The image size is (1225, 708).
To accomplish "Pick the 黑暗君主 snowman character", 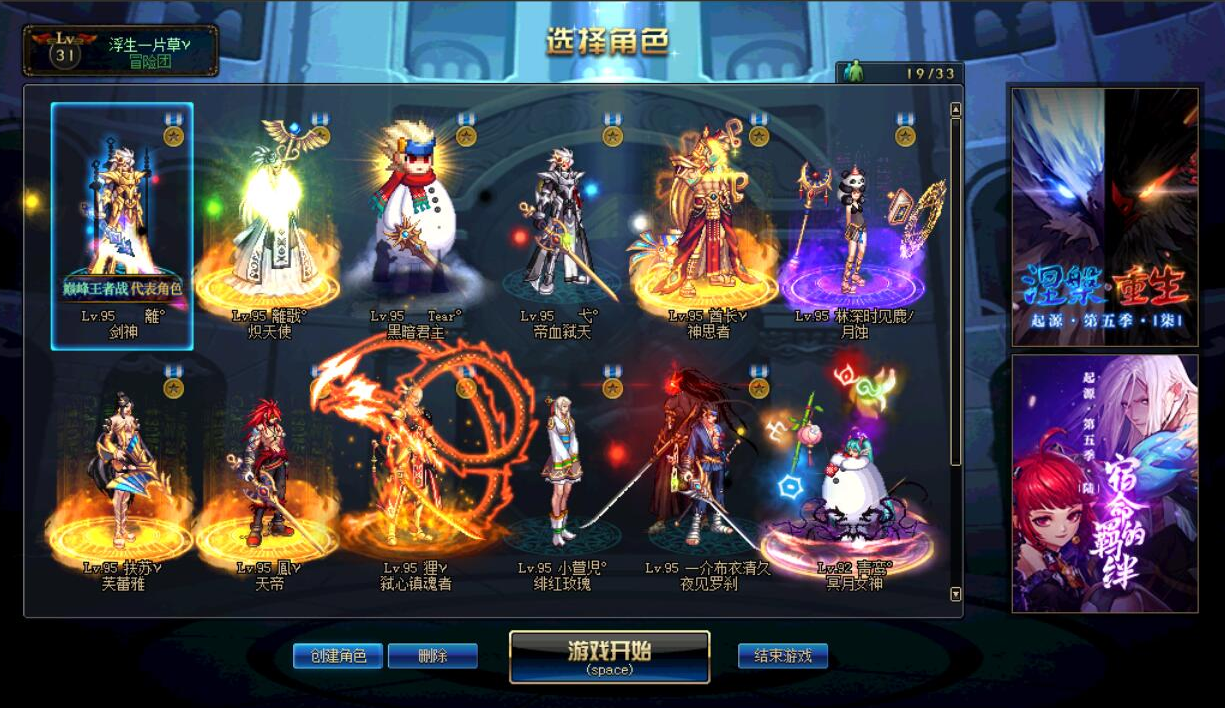I will [414, 226].
